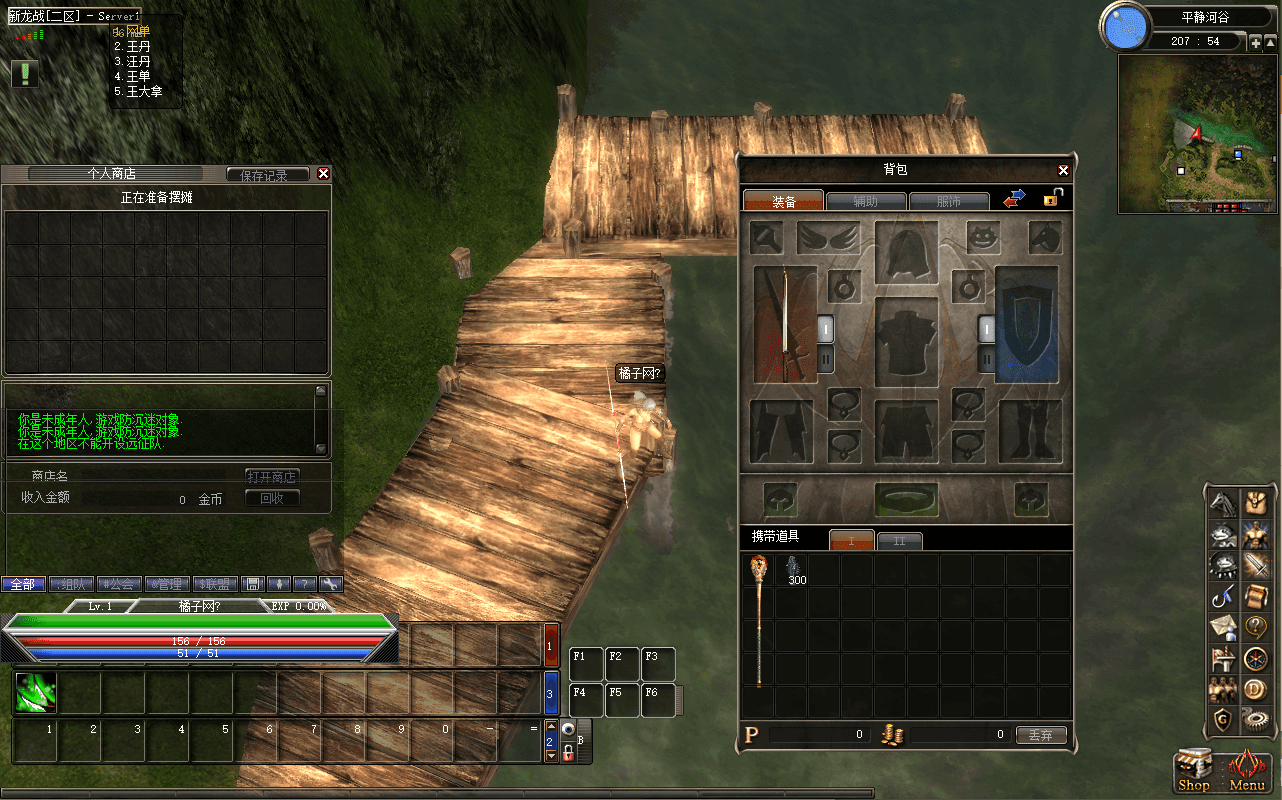Toggle the padlock icon in the inventory window
This screenshot has width=1282, height=800.
click(x=1052, y=198)
